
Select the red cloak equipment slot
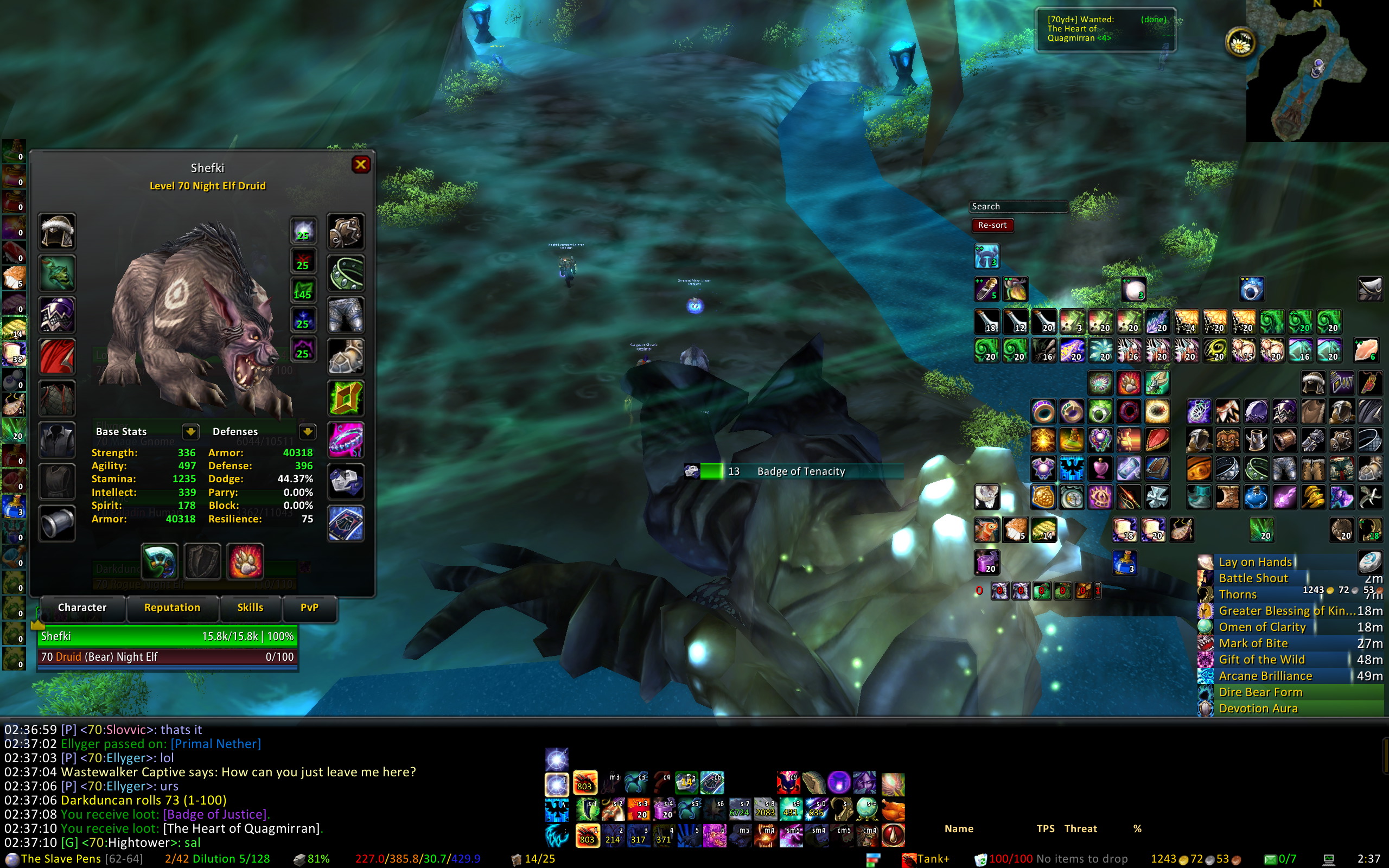click(x=57, y=356)
